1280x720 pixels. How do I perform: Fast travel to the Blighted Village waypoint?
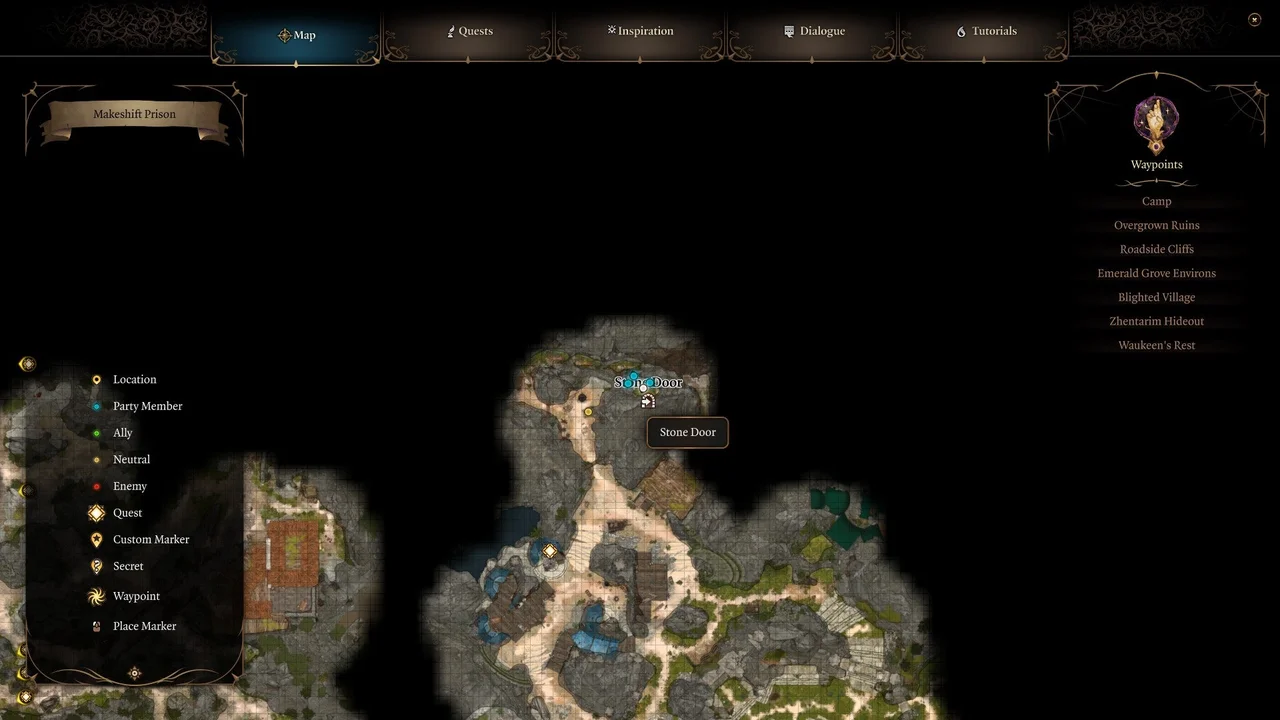pyautogui.click(x=1156, y=297)
